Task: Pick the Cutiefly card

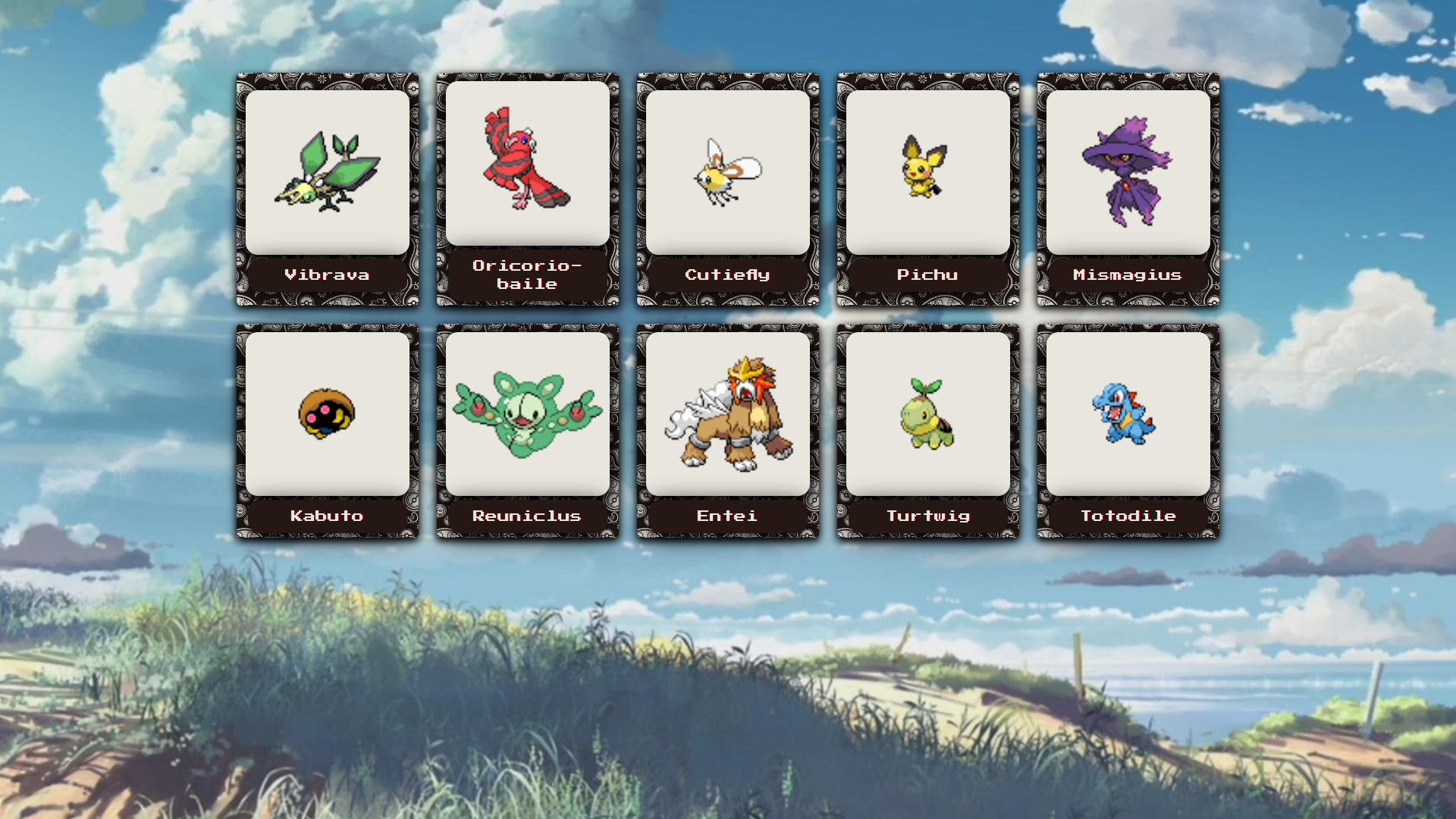Action: coord(728,190)
